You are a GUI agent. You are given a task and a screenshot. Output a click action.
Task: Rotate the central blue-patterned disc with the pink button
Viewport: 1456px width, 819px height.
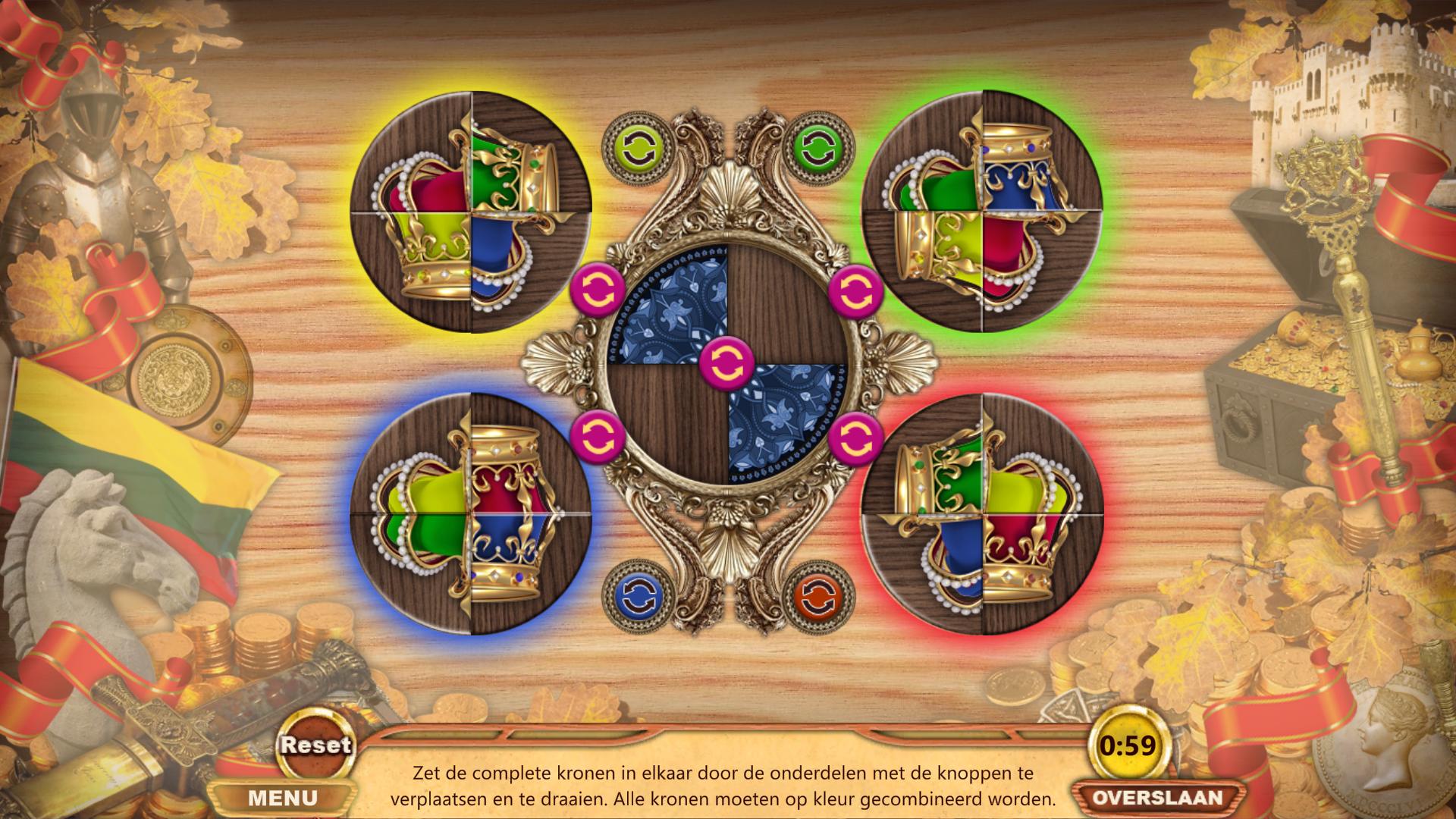pos(726,362)
